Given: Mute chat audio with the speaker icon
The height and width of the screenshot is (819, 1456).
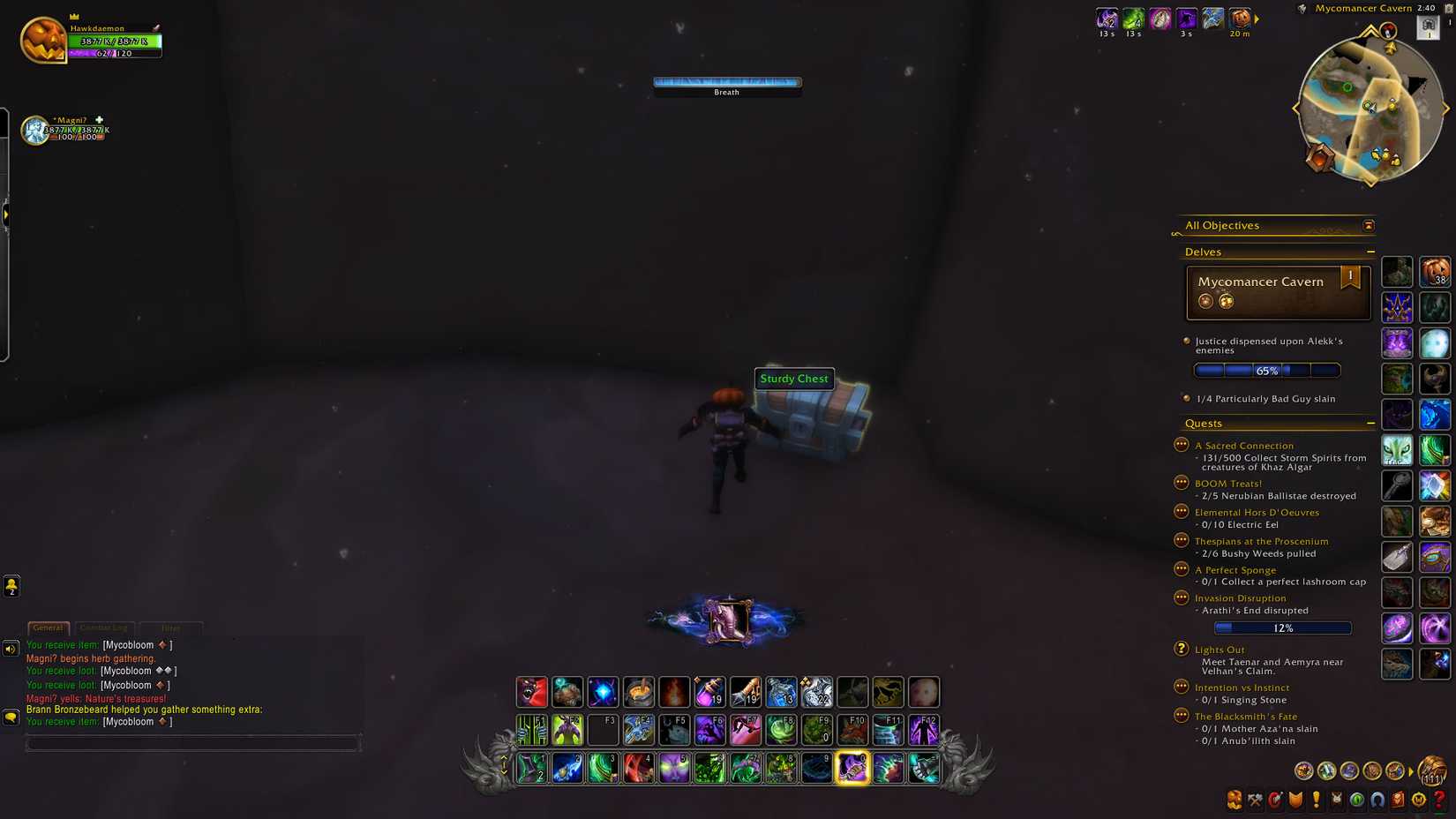Looking at the screenshot, I should [10, 650].
